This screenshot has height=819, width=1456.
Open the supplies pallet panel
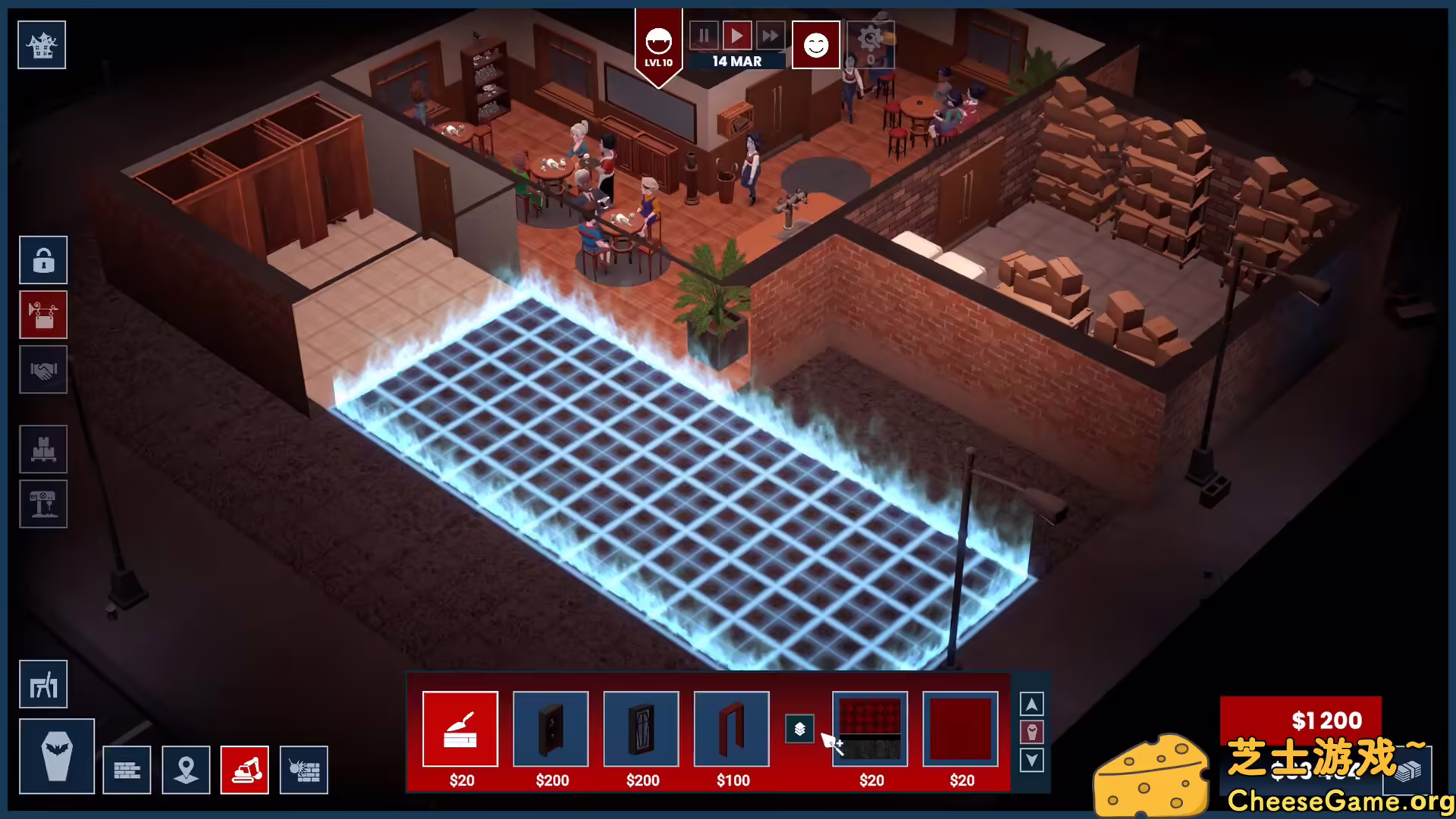click(x=42, y=448)
